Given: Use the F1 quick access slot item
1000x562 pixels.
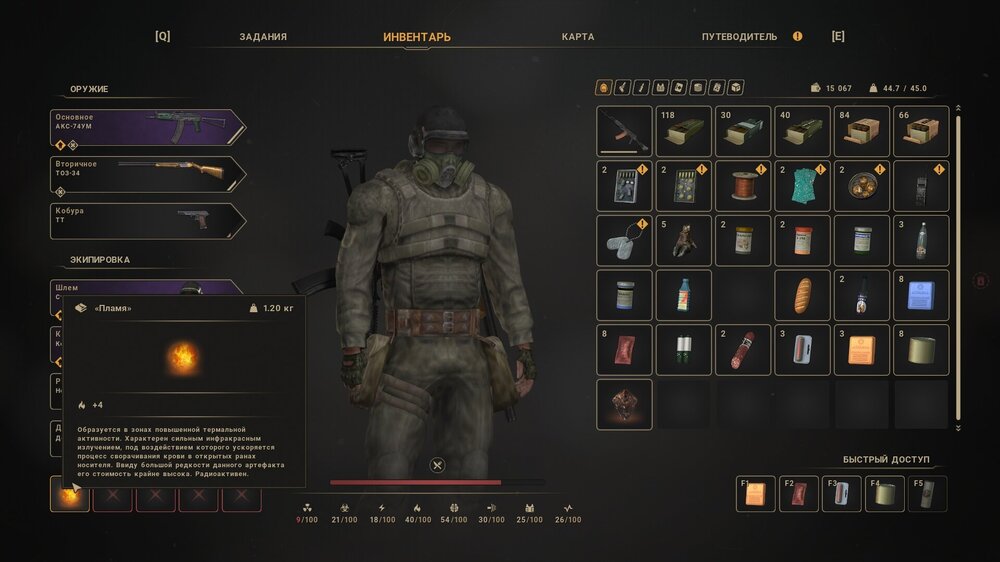Looking at the screenshot, I should [755, 494].
